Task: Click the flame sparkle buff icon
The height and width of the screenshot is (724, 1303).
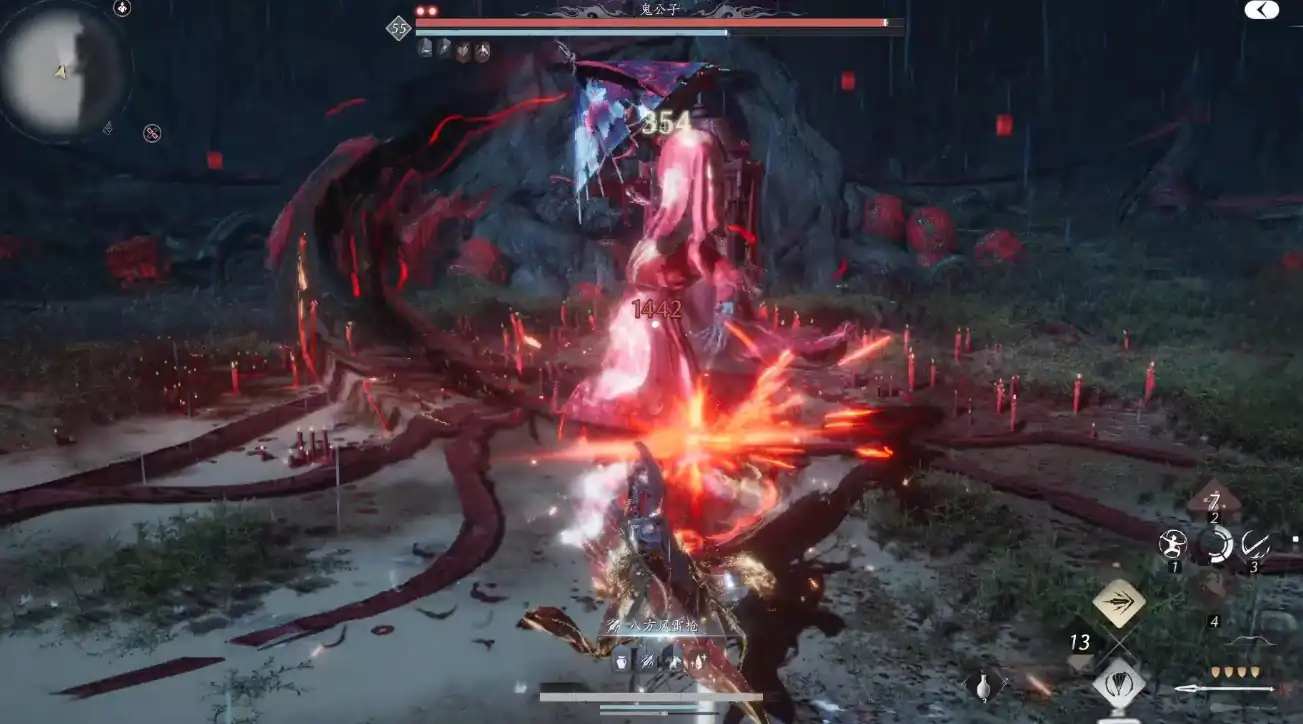Action: [698, 661]
